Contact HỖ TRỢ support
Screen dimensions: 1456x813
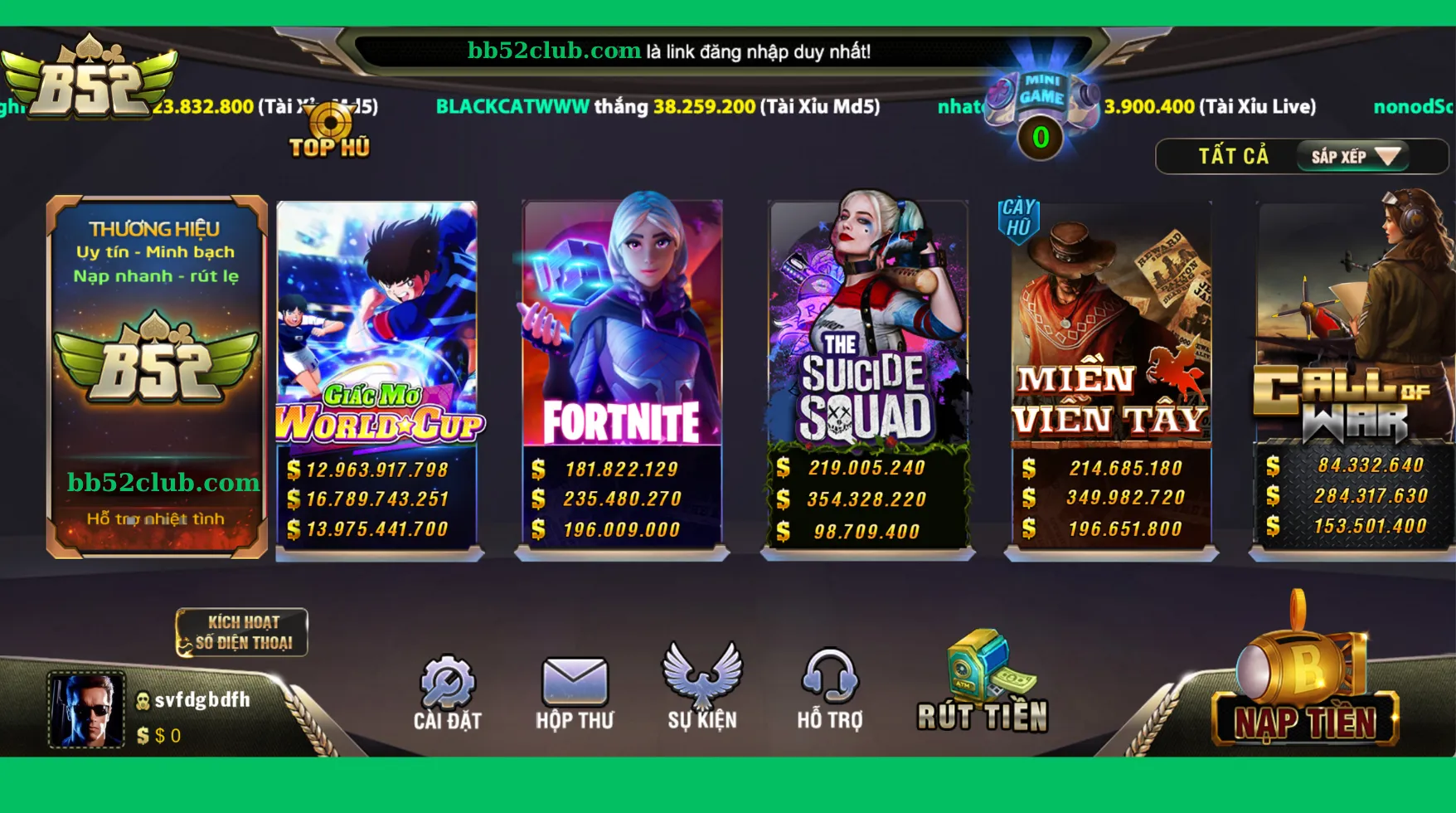(832, 689)
